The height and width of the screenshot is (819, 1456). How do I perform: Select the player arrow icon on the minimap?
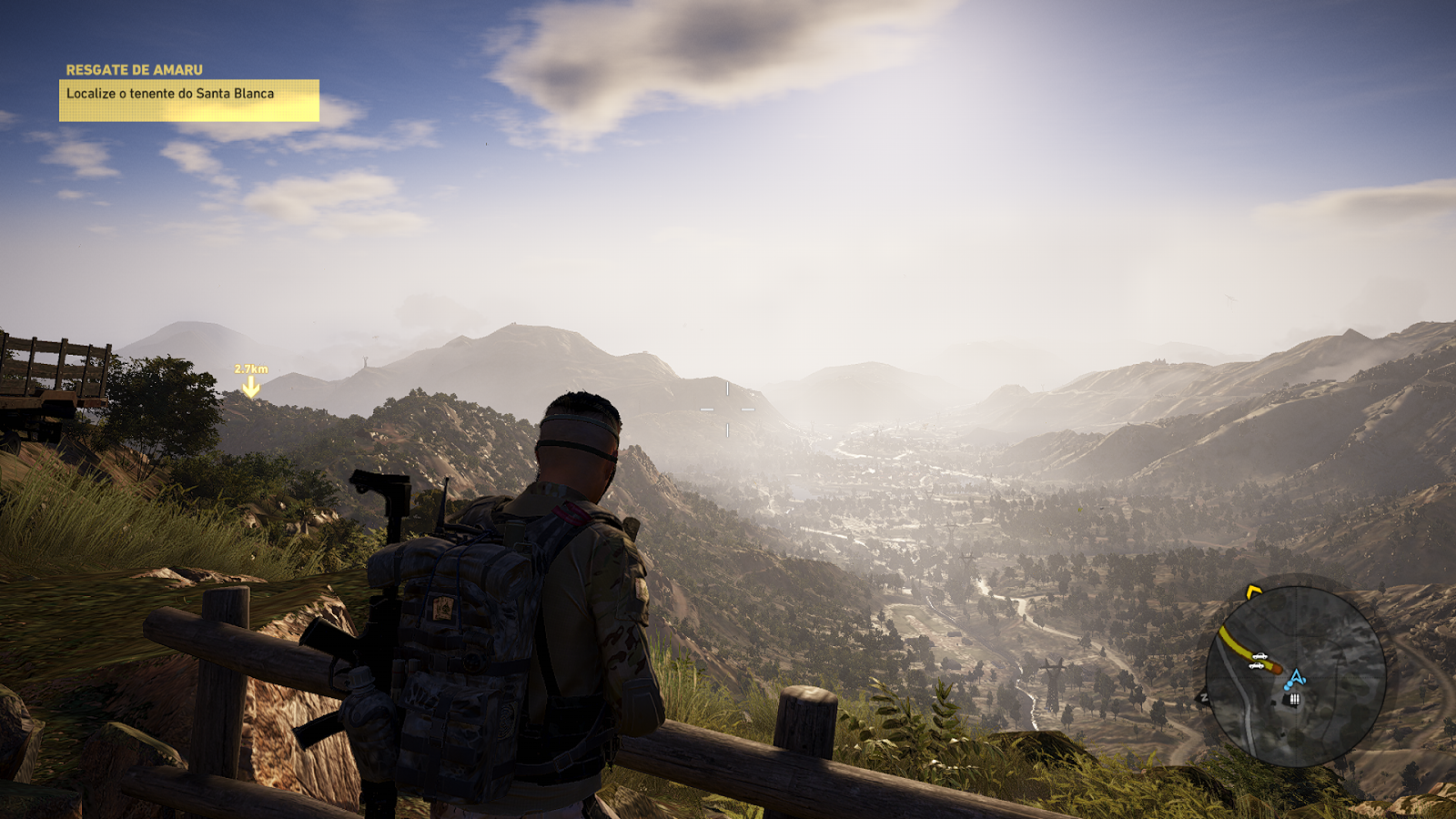tap(1295, 676)
